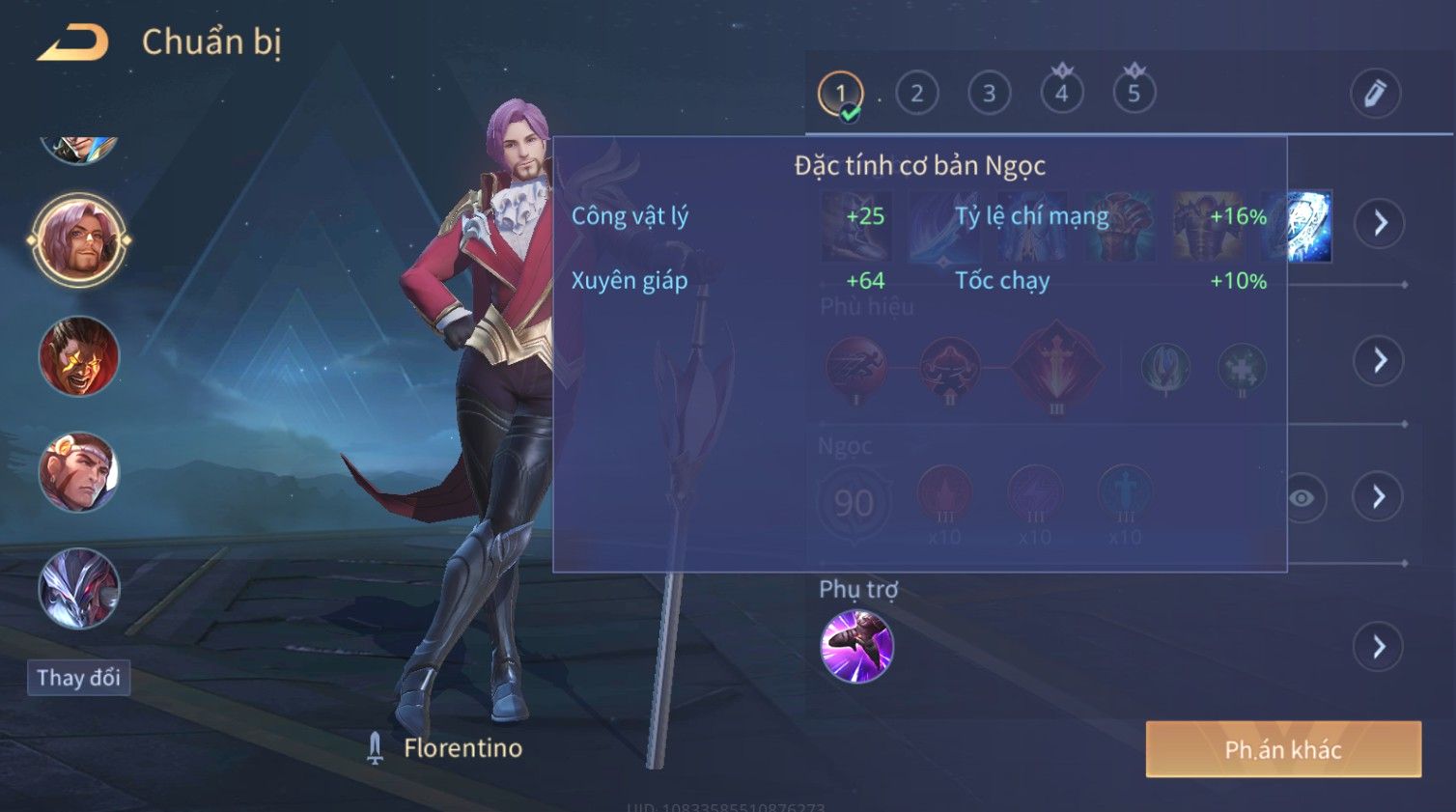Toggle the rune stats eye icon
Viewport: 1456px width, 812px height.
[1302, 498]
